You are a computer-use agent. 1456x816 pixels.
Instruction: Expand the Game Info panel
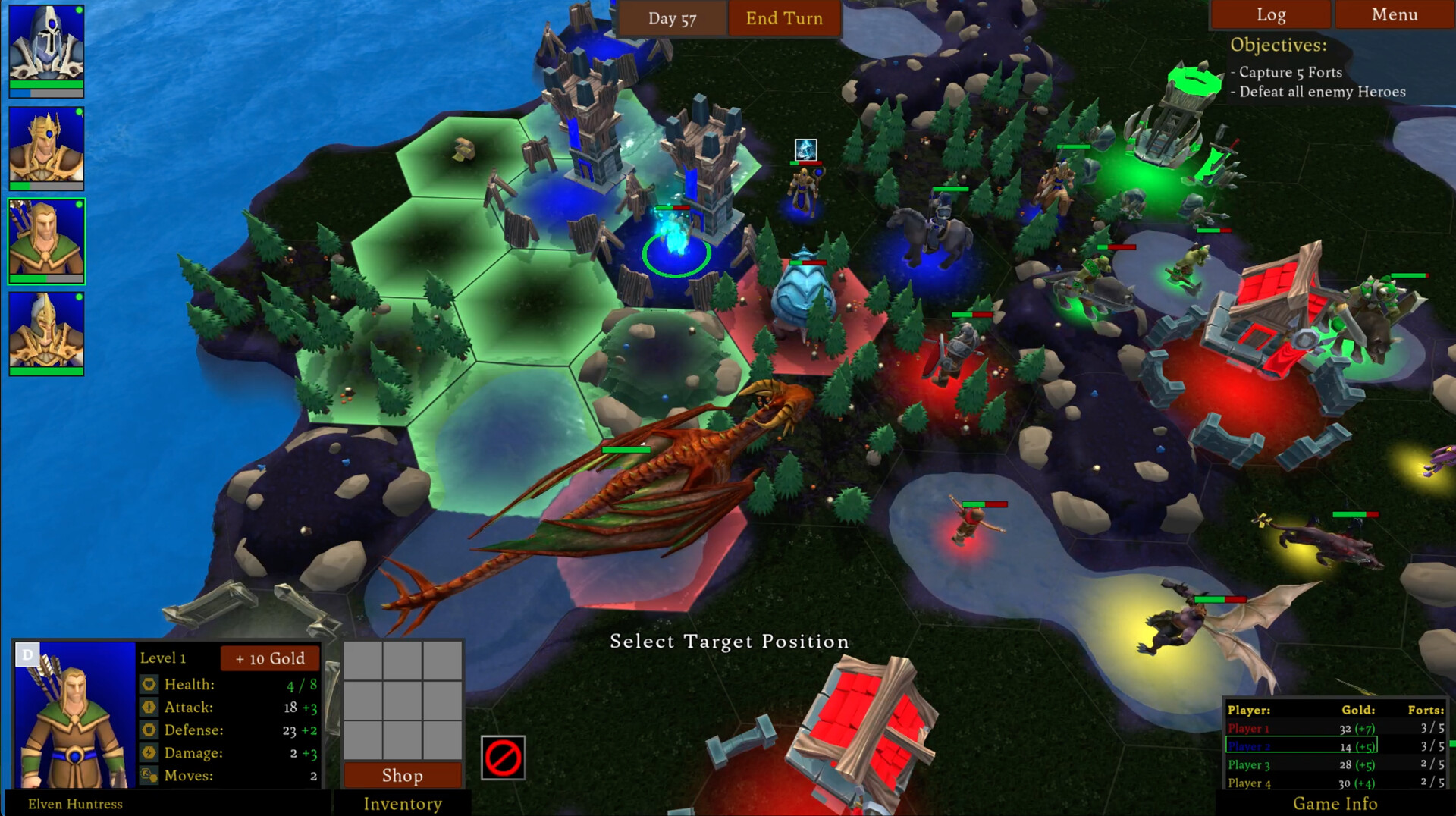(x=1335, y=803)
